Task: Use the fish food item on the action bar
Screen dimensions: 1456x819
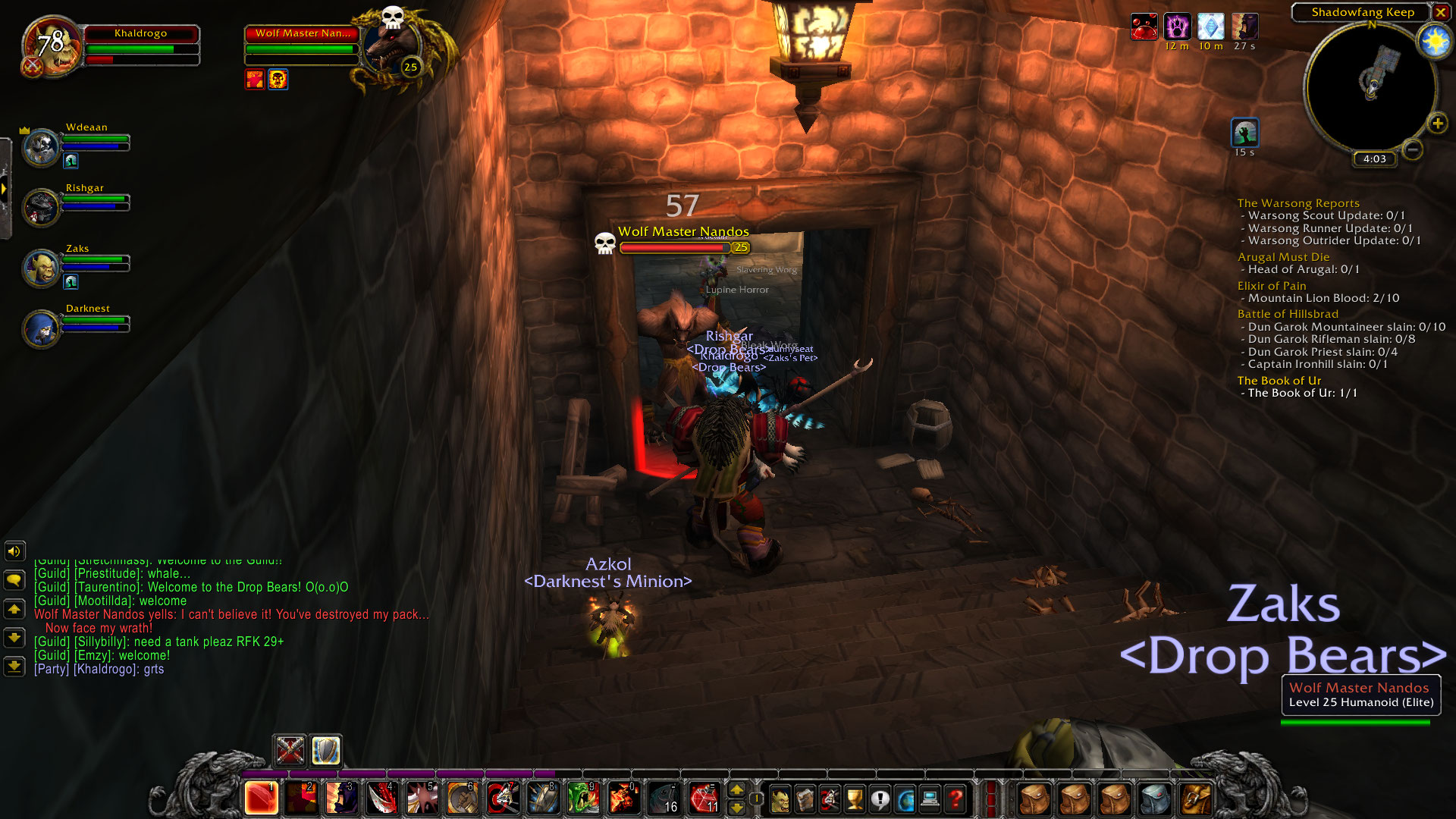Action: coord(664,798)
